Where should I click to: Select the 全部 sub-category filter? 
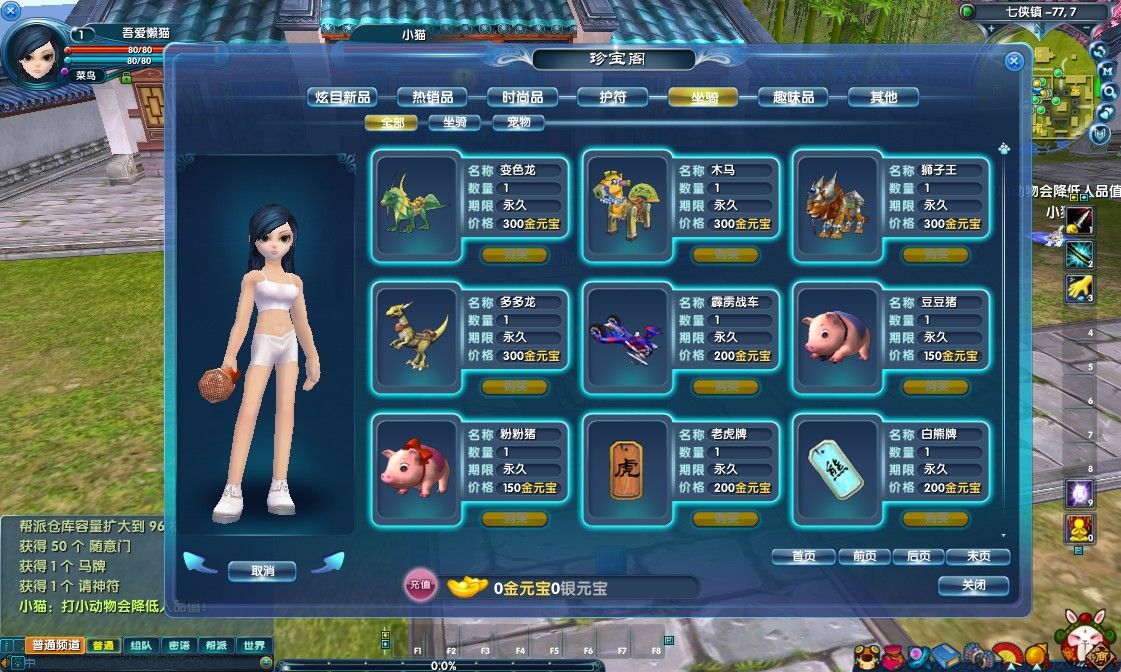click(391, 123)
